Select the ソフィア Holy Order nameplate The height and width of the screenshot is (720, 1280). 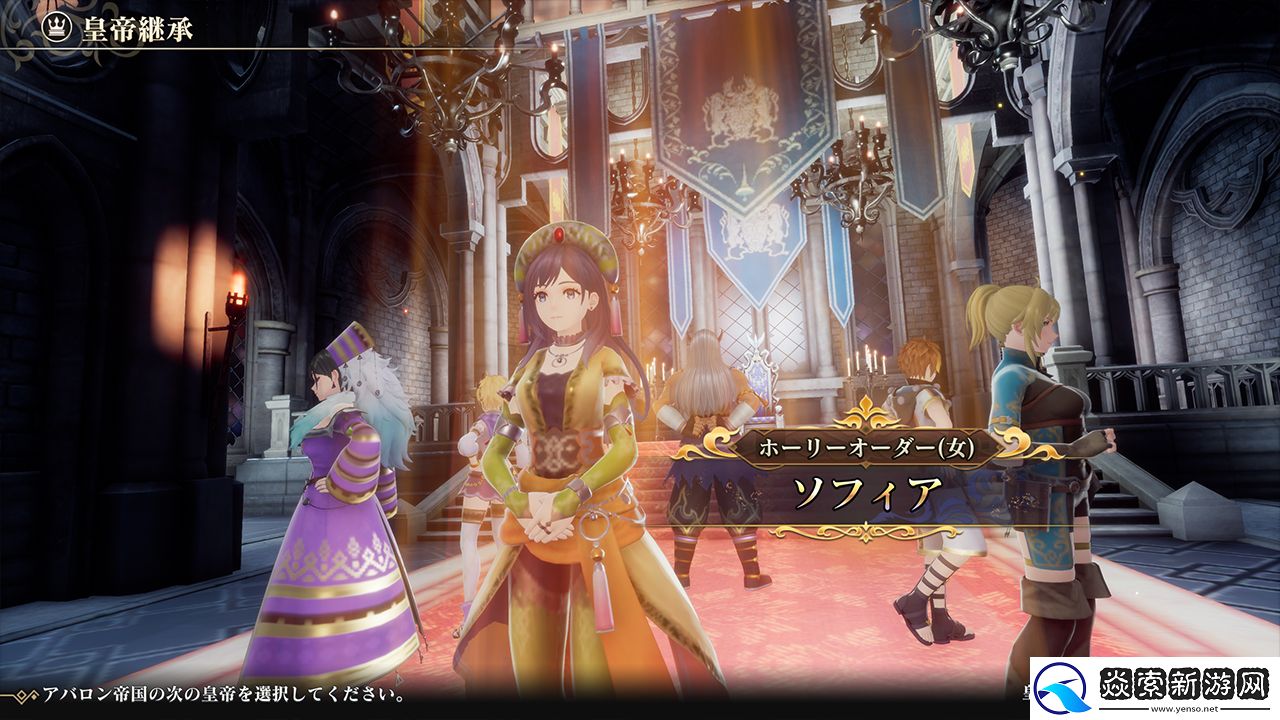click(x=867, y=472)
